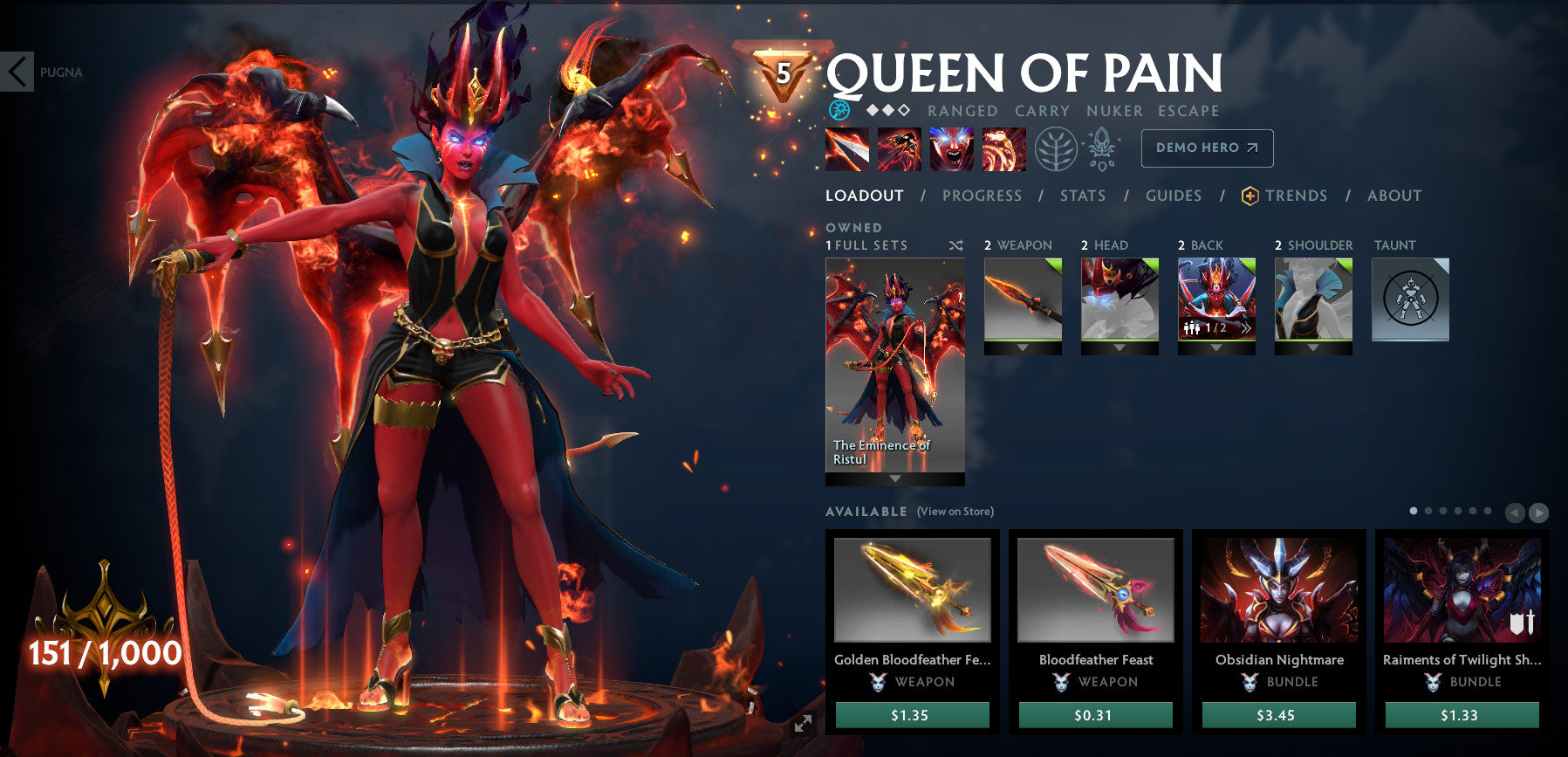Open the Scream of Pain ability icon
This screenshot has height=757, width=1568.
coord(952,148)
